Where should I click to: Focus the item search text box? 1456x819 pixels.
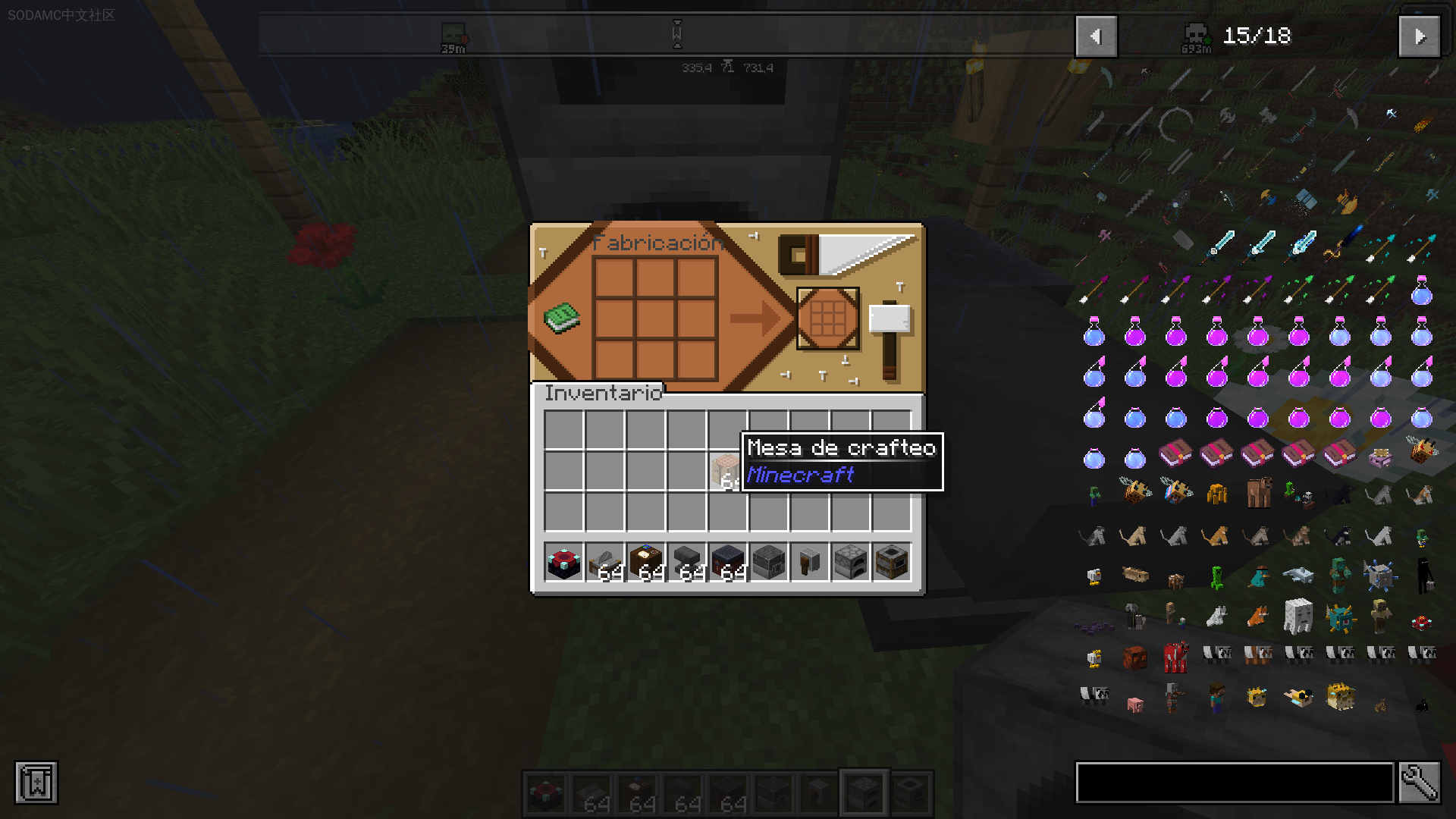[x=1235, y=783]
